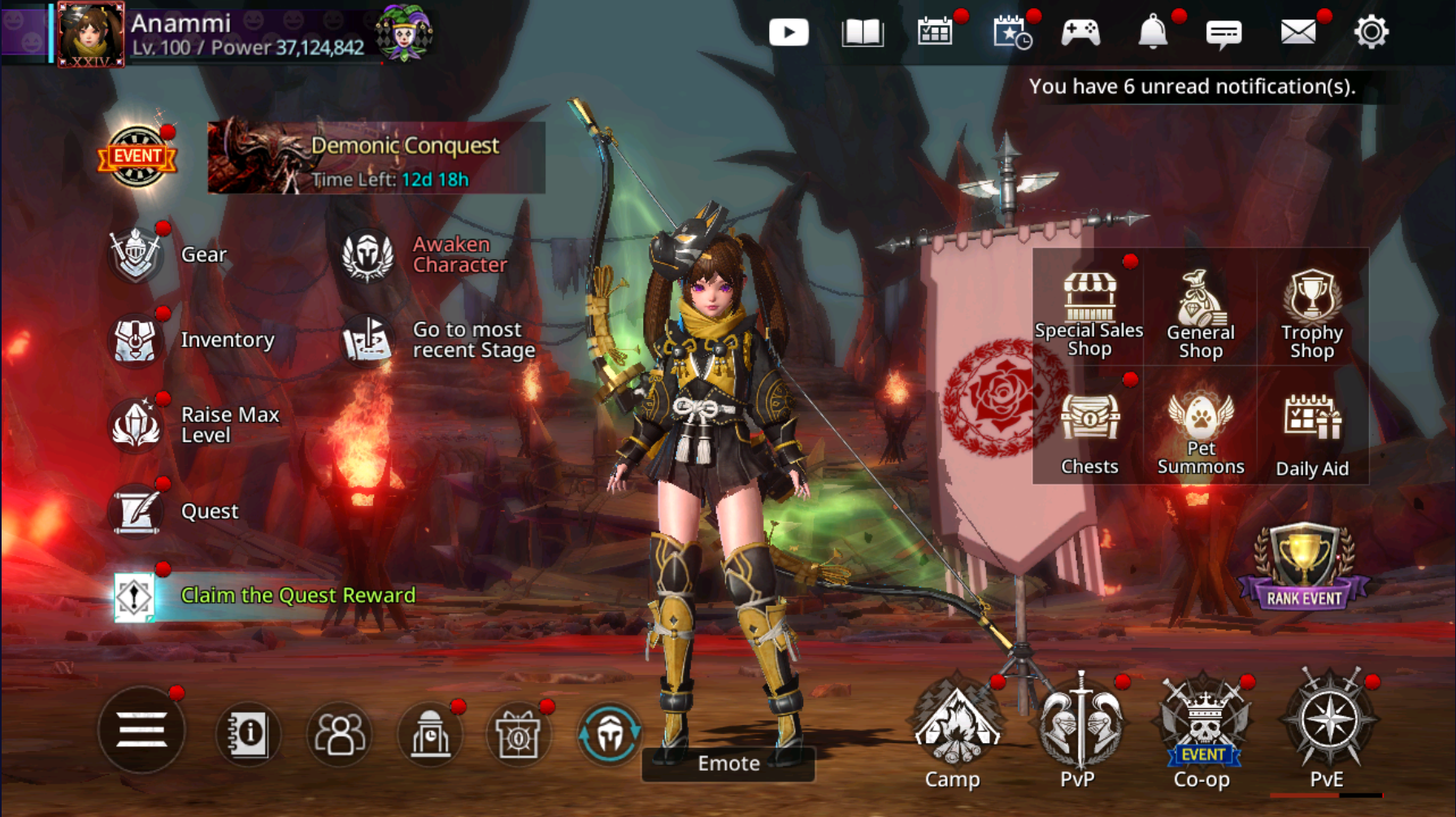Enter the Special Sales Shop

tap(1089, 314)
